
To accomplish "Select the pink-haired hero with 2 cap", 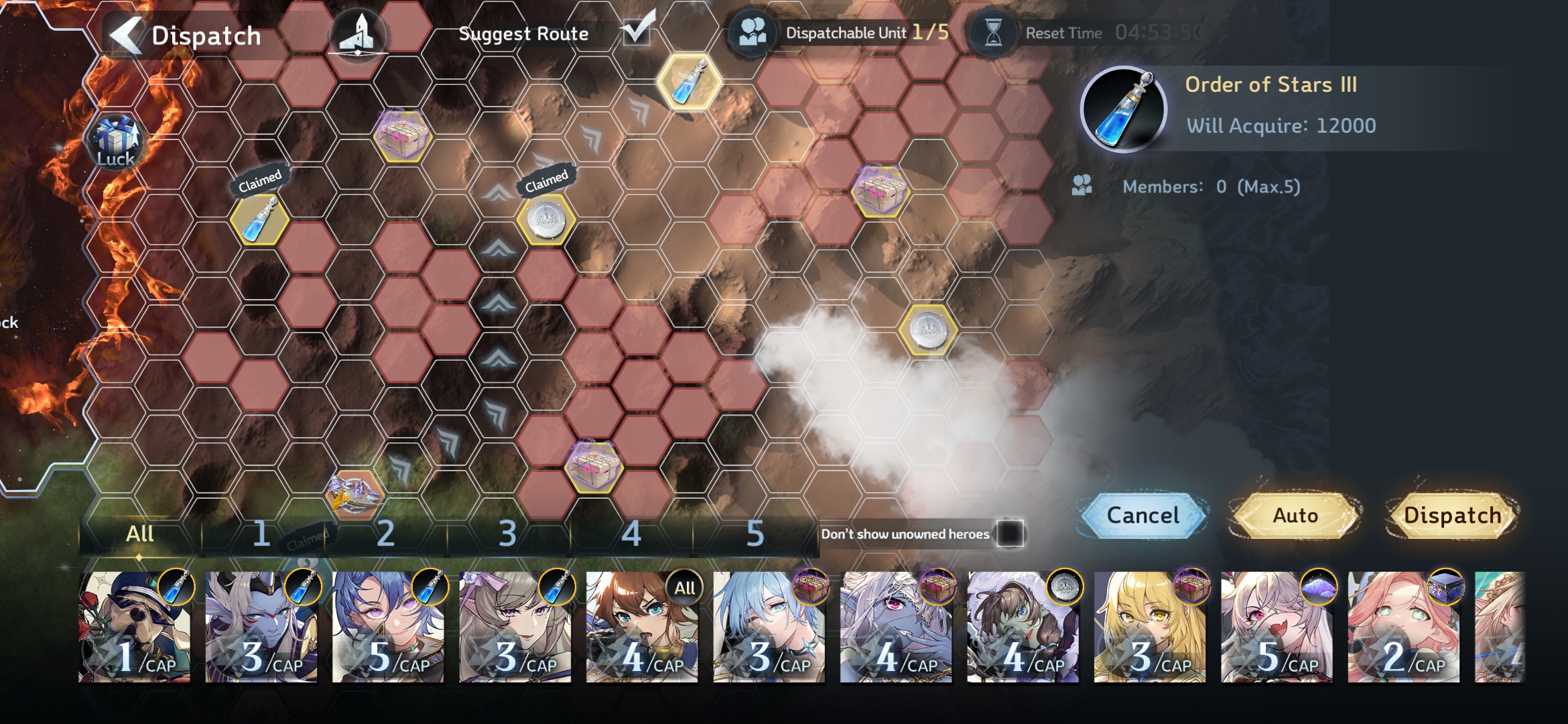I will (1403, 627).
